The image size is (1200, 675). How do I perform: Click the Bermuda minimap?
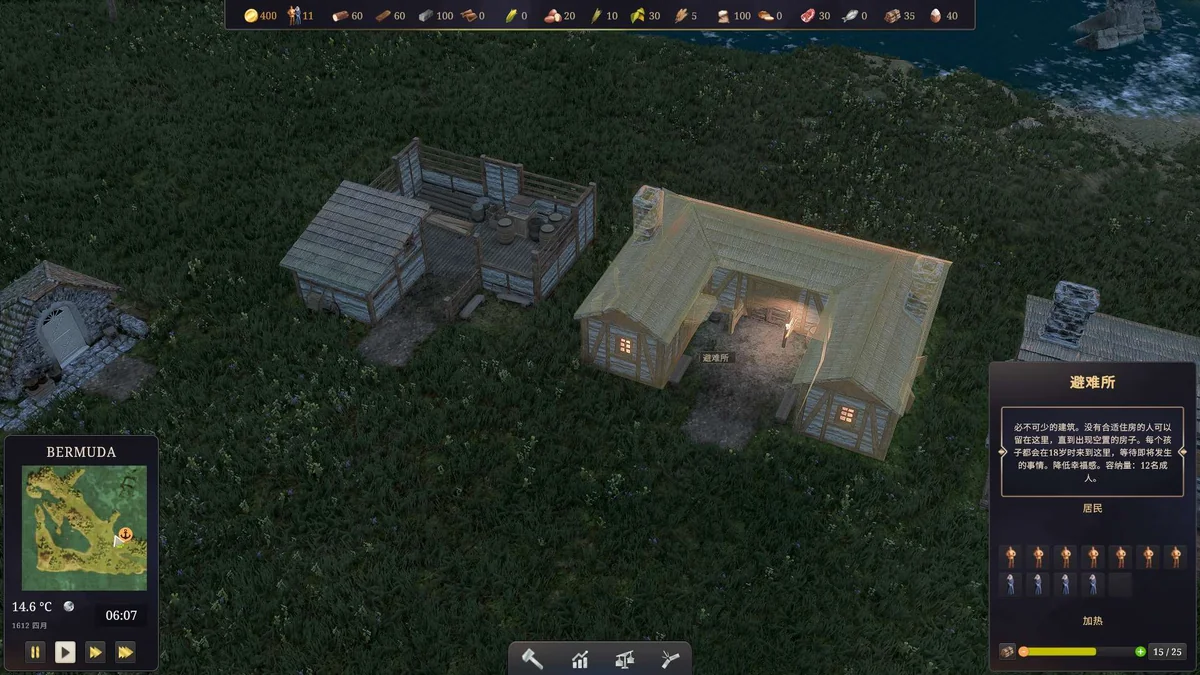tap(84, 527)
